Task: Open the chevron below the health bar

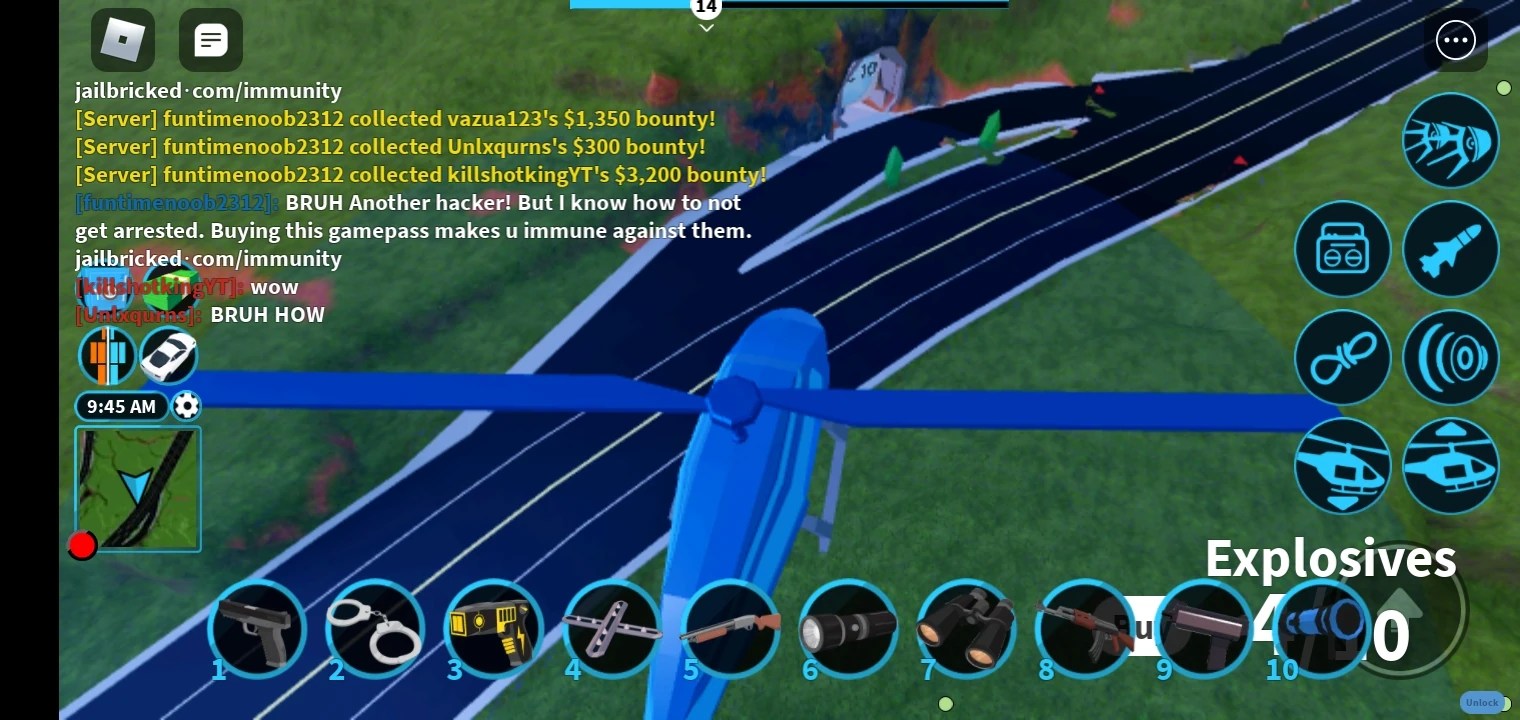Action: coord(706,27)
